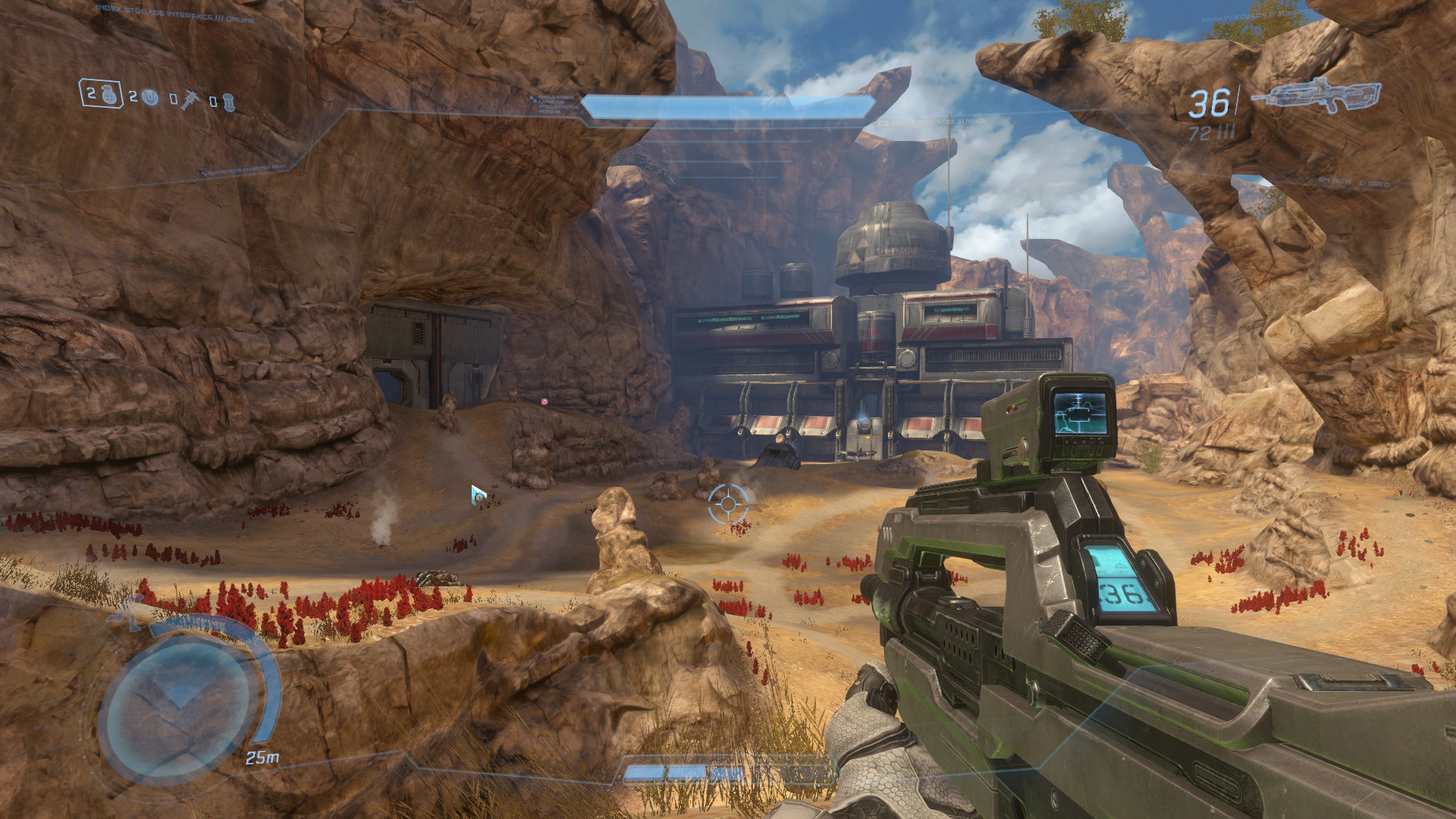
Task: Expand the BM (ACT) - GREG readout
Action: click(1354, 184)
